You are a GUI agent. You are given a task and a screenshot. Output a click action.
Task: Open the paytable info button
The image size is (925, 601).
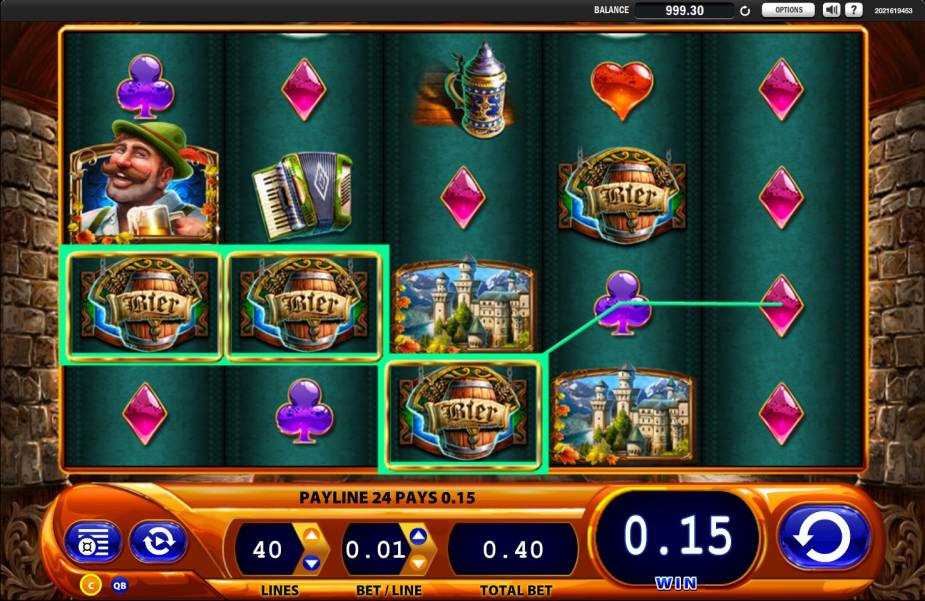92,541
